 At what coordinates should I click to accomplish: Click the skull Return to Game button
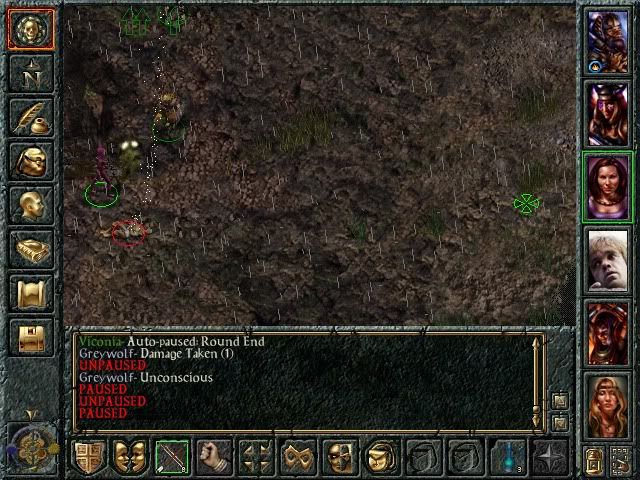[30, 30]
